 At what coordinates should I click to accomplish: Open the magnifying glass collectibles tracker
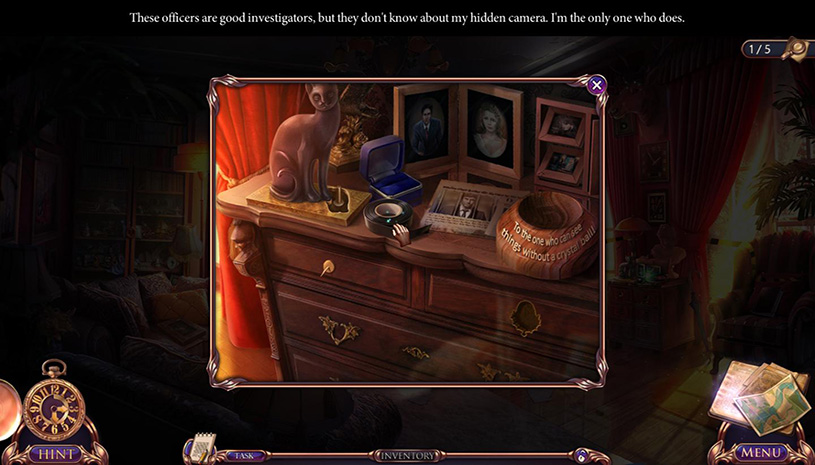795,47
